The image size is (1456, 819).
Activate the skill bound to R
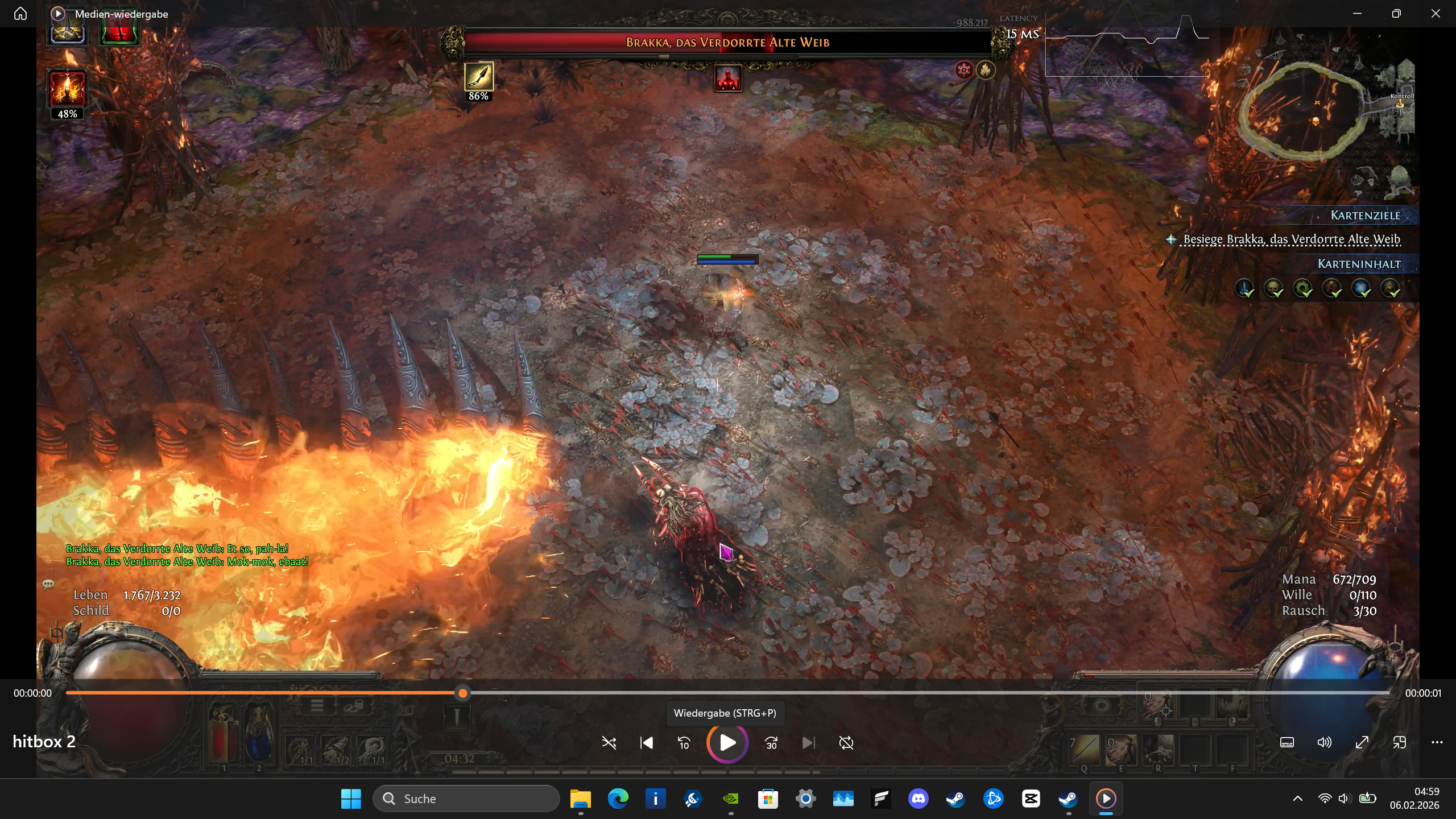[1157, 750]
